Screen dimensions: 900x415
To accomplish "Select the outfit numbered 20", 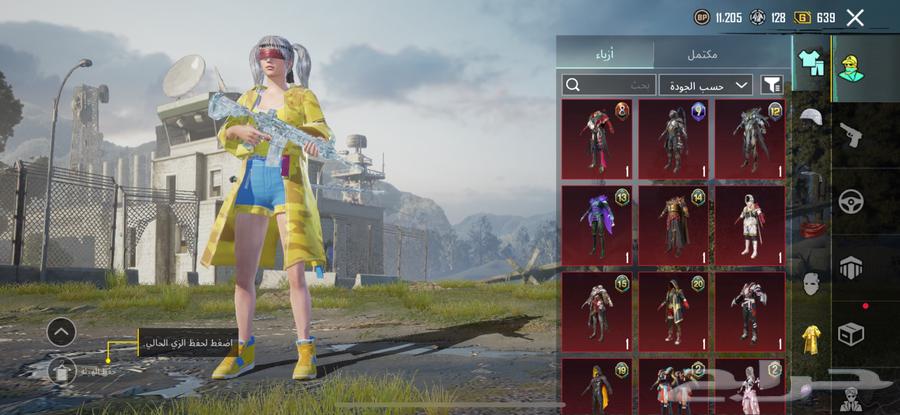I will 673,311.
